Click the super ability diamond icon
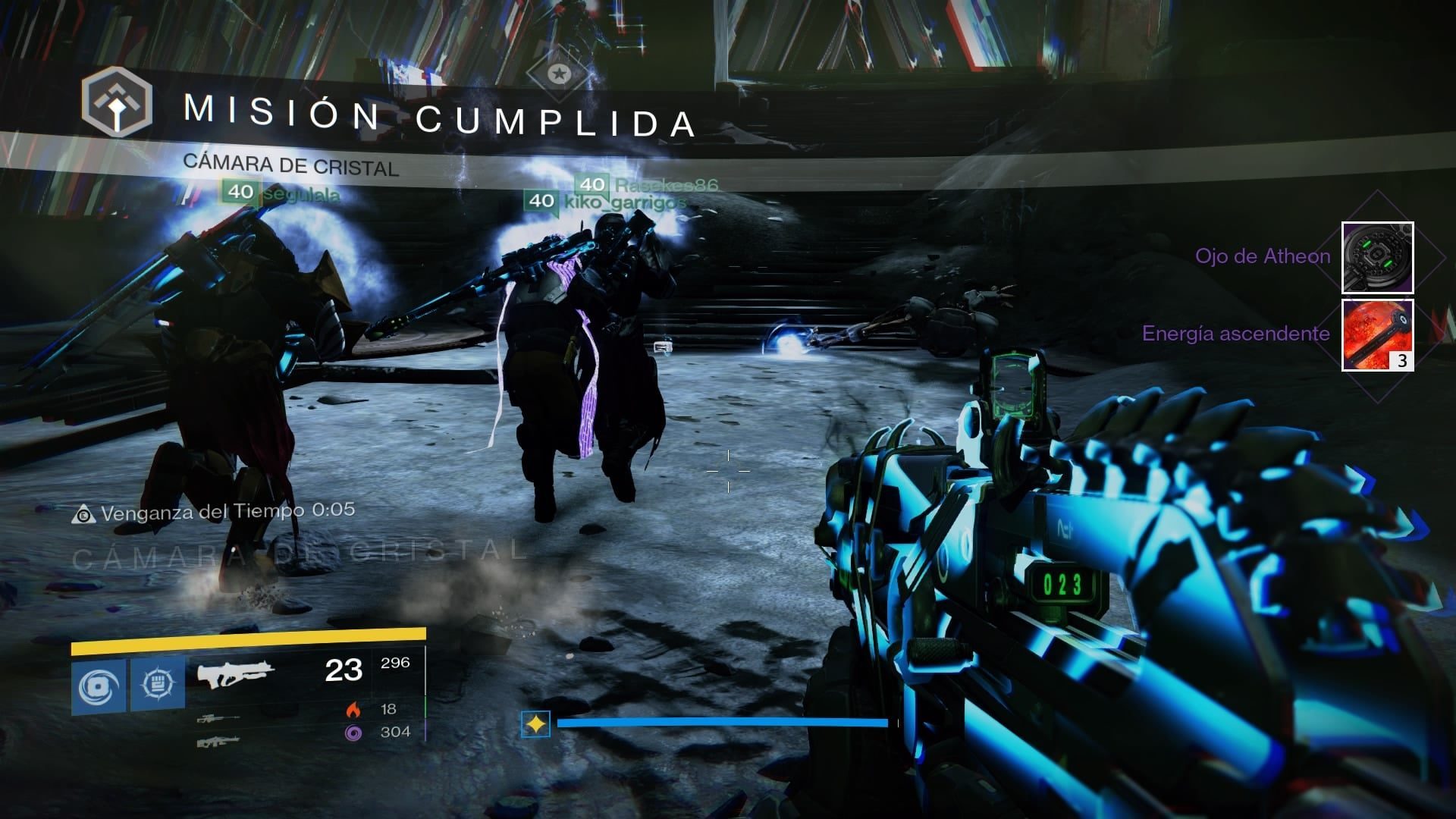1456x819 pixels. tap(535, 724)
